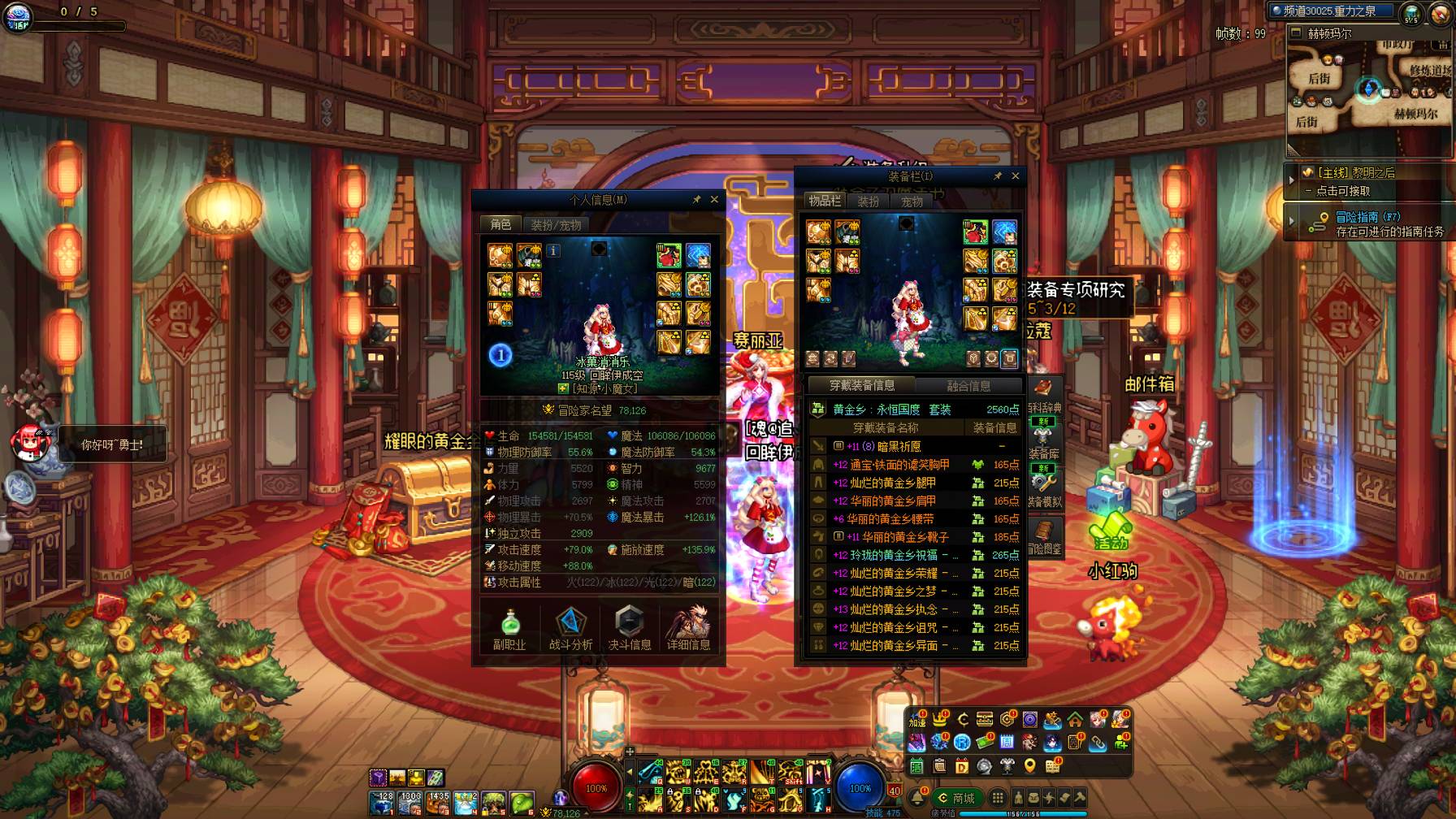The width and height of the screenshot is (1456, 819).
Task: Open the 宠物 tab in the equipment panel
Action: (x=912, y=201)
